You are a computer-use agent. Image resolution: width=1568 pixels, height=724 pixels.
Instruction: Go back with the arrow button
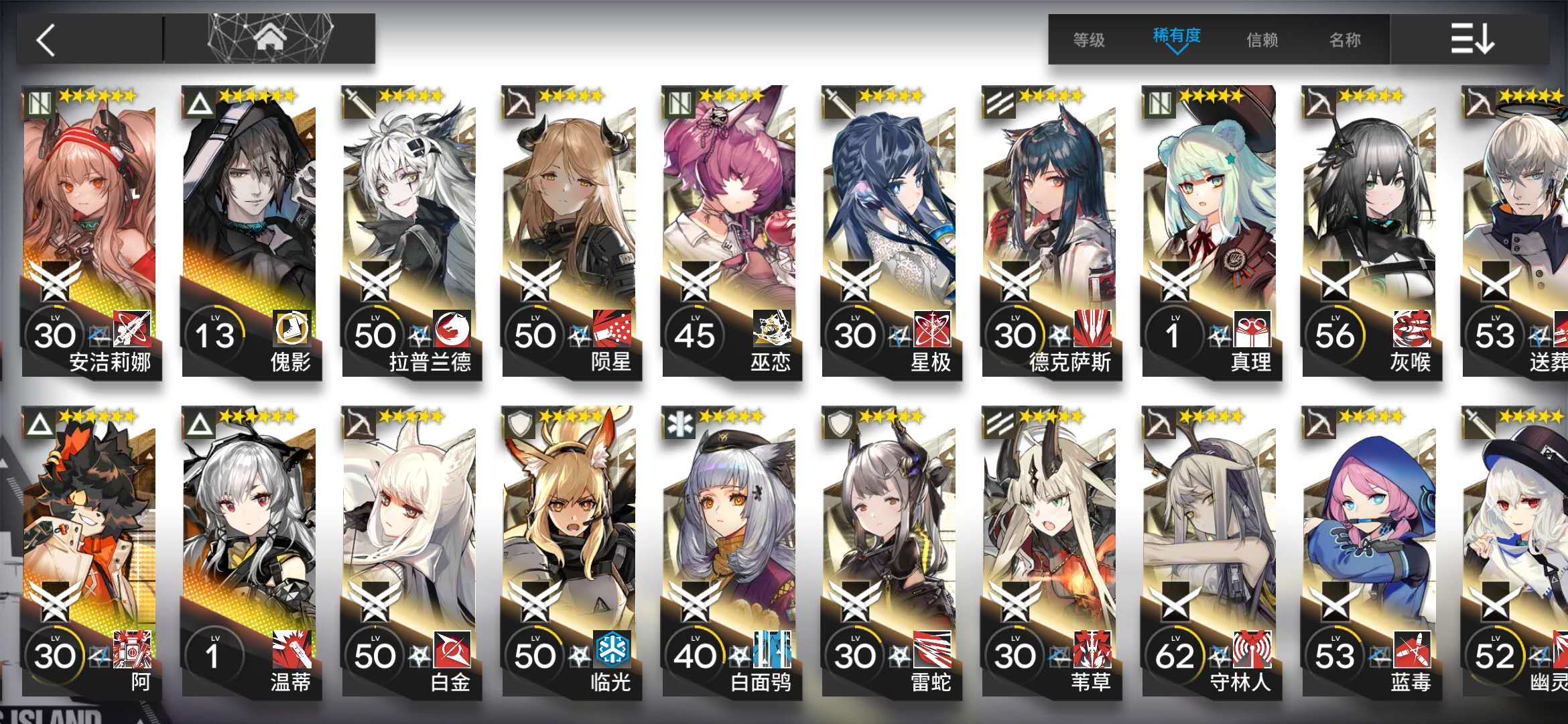tap(47, 40)
